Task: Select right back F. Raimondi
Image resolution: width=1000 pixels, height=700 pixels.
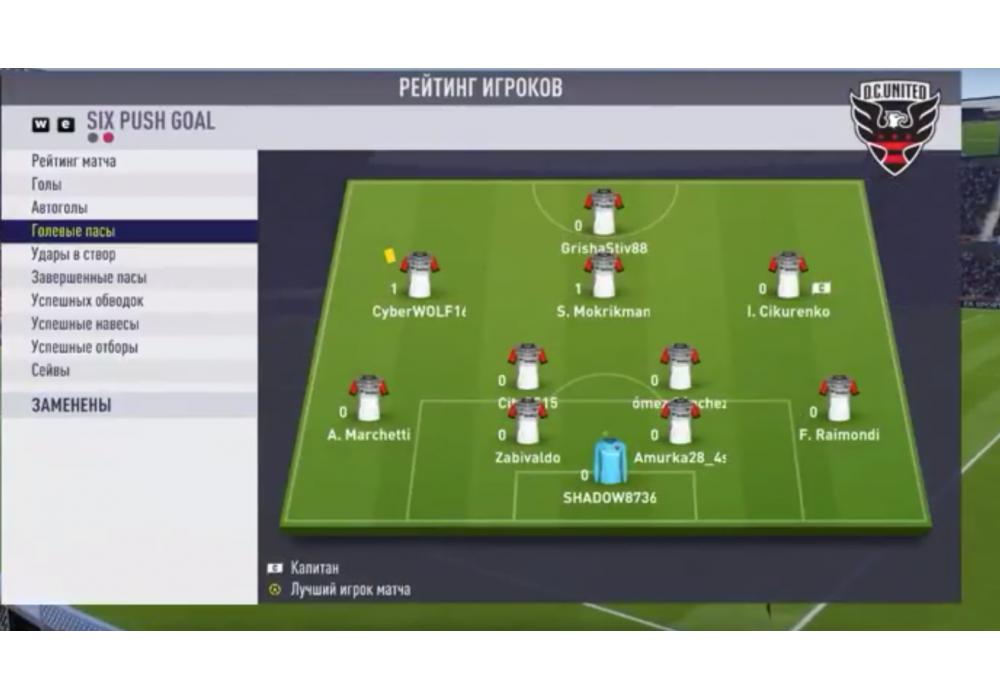Action: coord(838,400)
